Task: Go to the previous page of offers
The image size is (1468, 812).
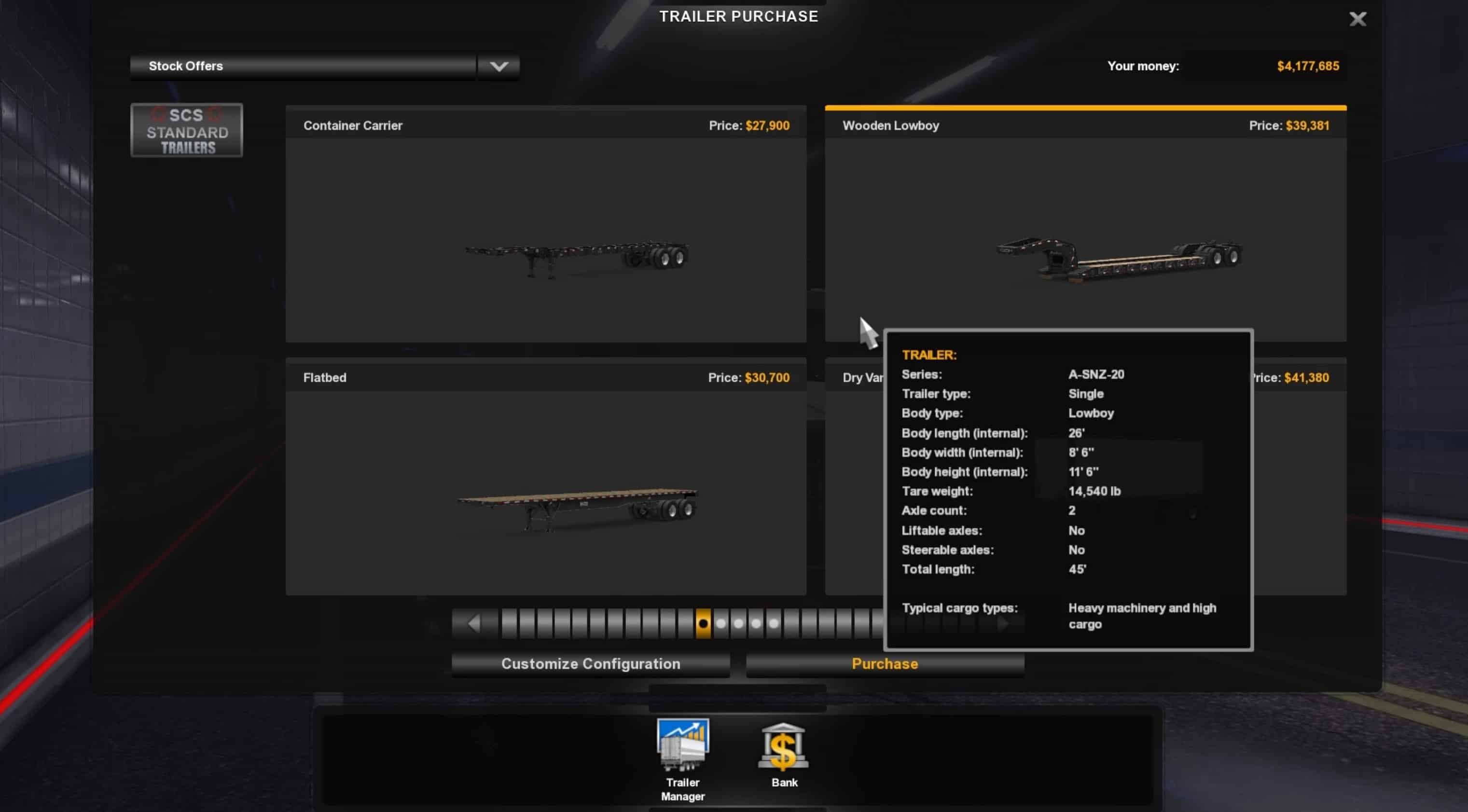Action: tap(474, 623)
